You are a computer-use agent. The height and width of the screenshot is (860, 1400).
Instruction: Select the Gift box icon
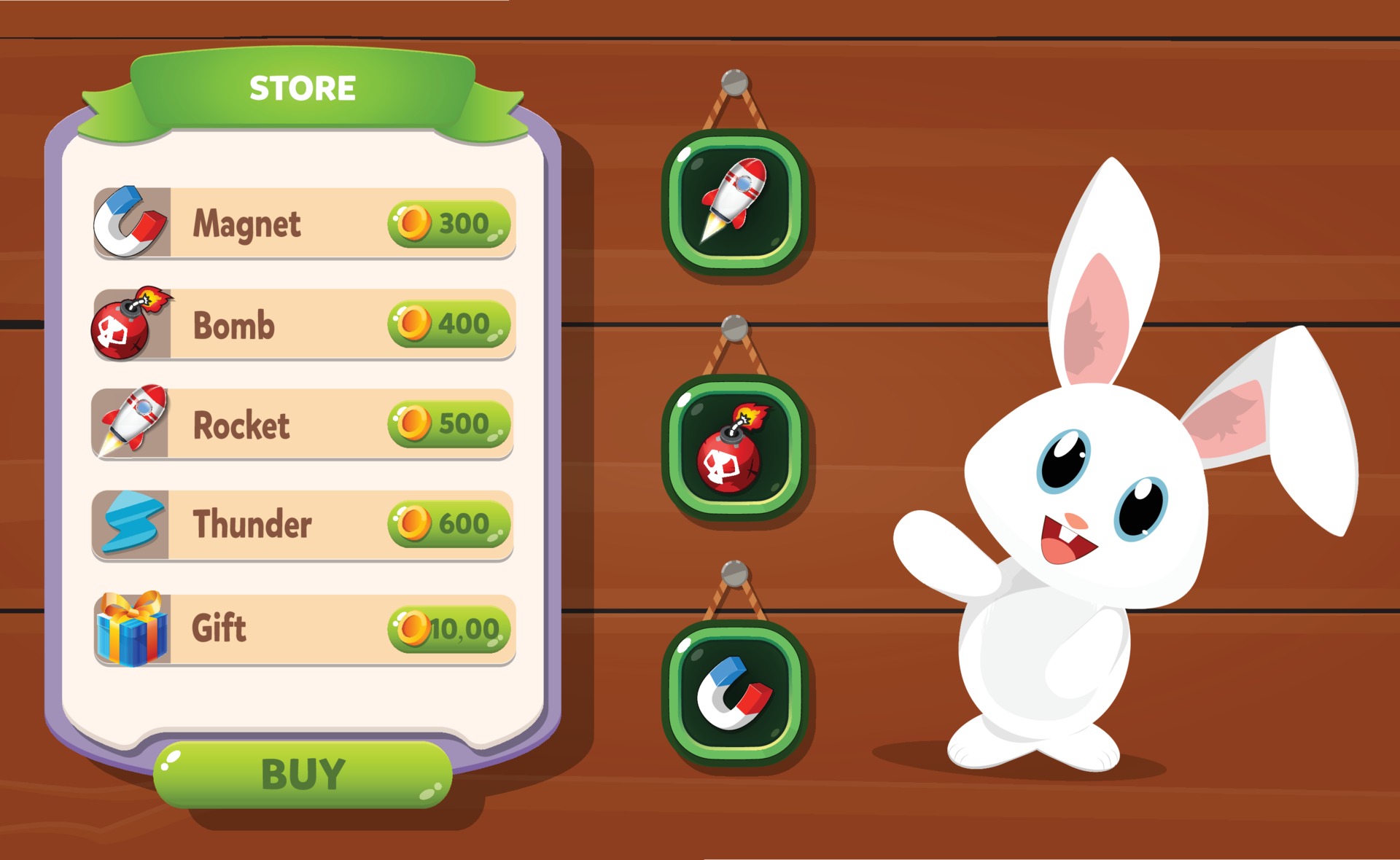tap(131, 628)
